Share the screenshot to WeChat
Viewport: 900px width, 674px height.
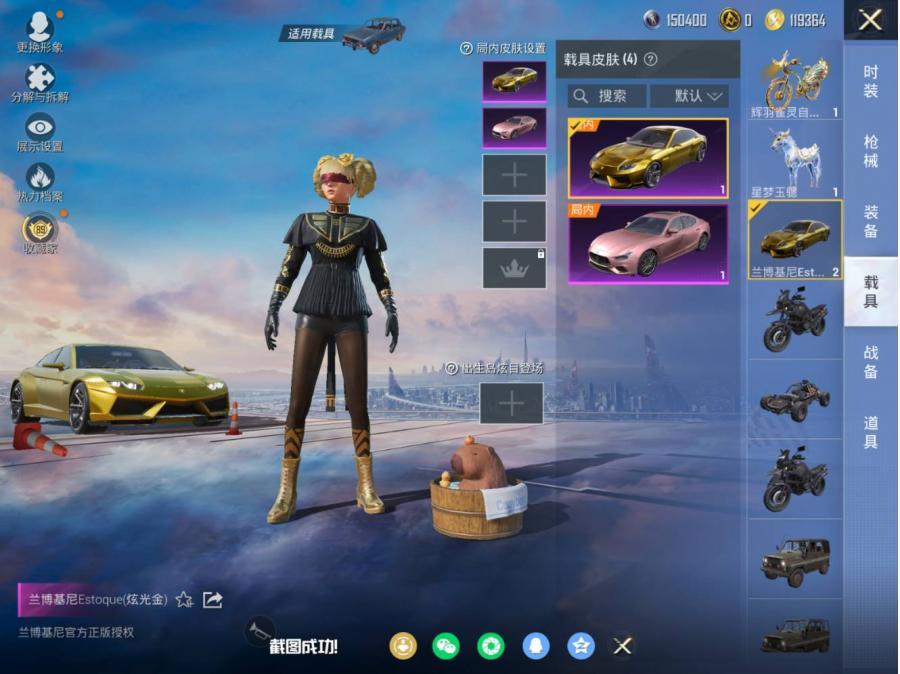[446, 646]
